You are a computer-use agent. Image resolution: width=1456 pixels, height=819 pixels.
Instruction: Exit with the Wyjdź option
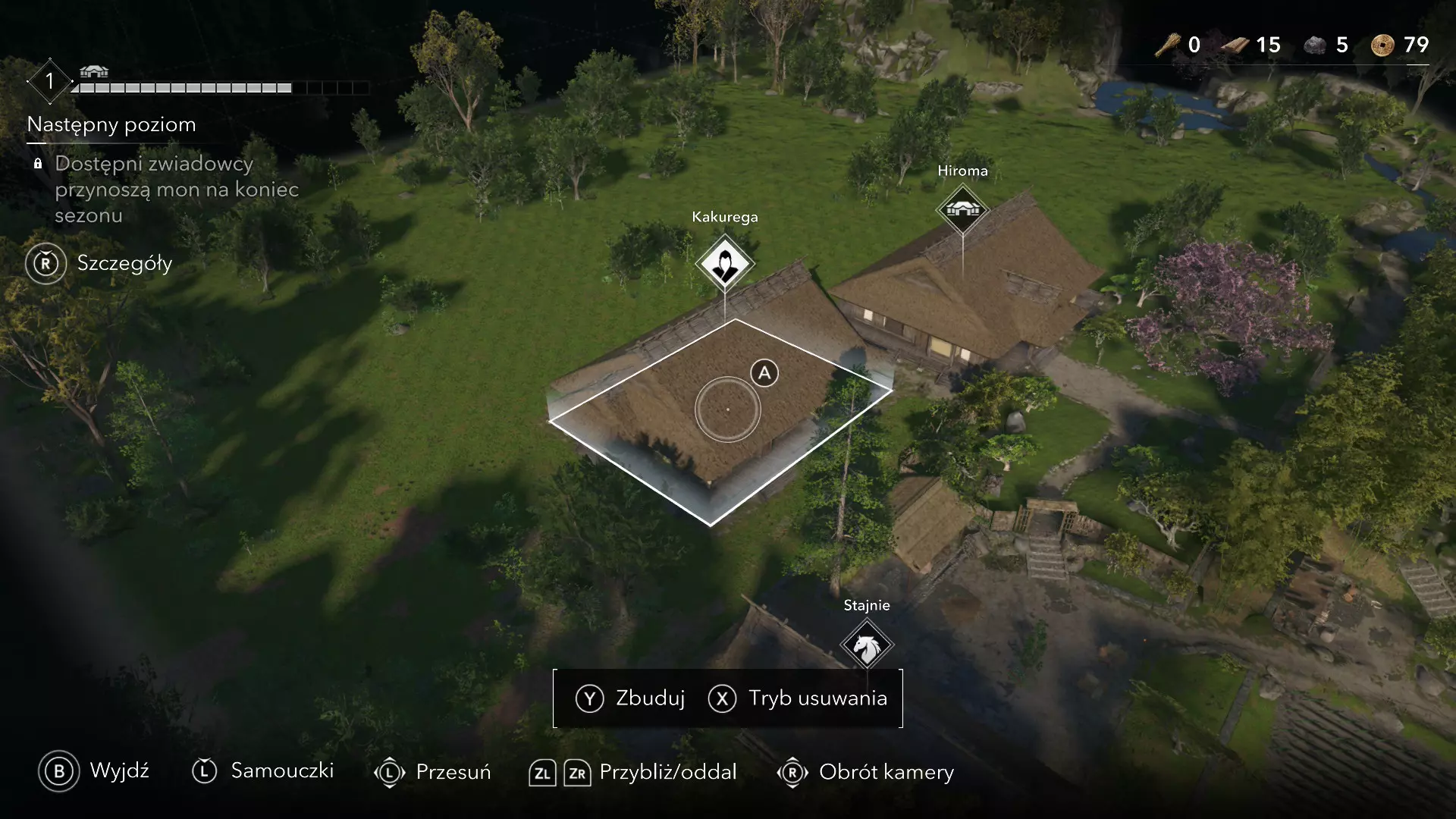click(94, 771)
